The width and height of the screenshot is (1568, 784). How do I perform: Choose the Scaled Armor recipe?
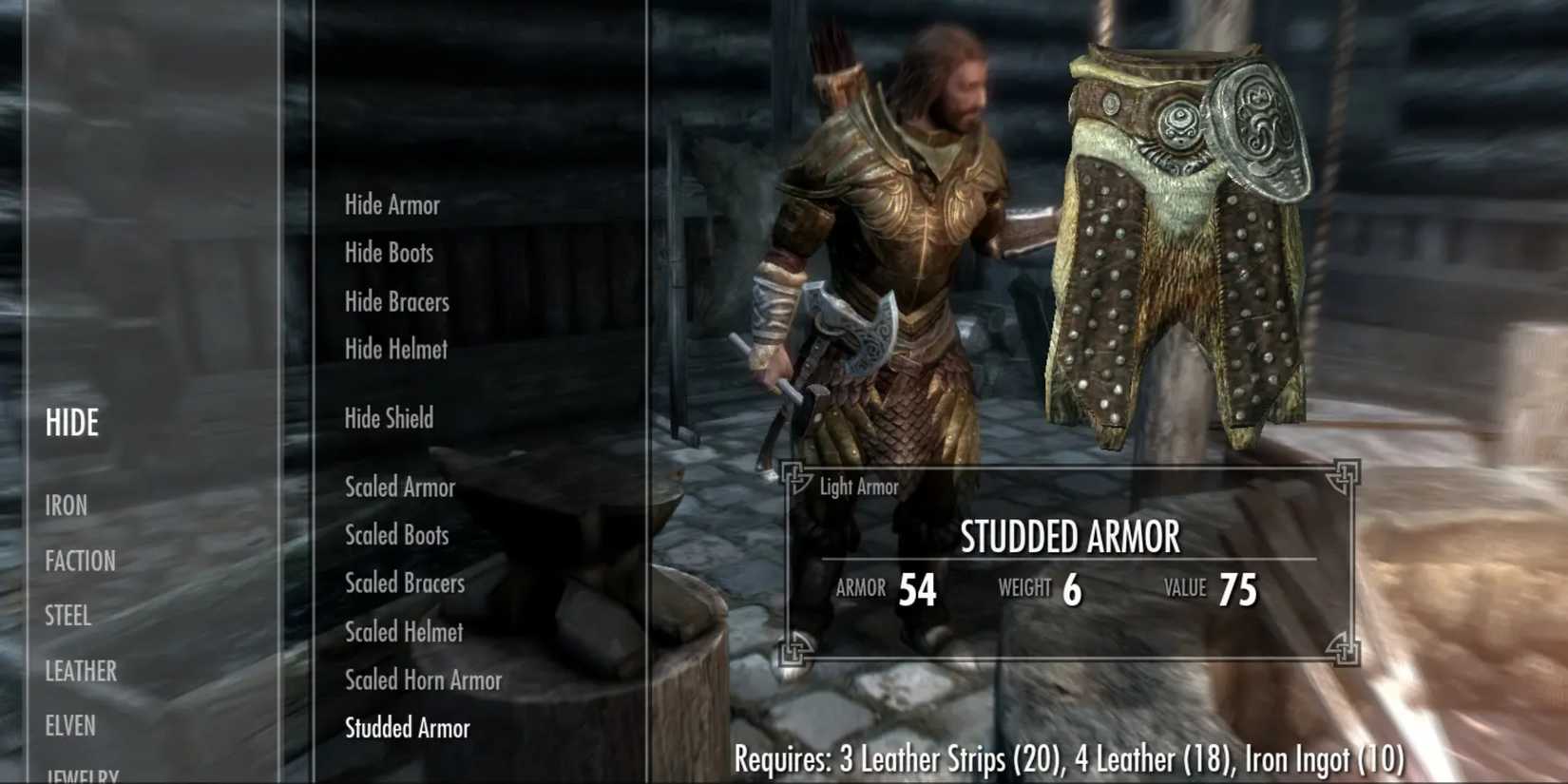tap(400, 488)
